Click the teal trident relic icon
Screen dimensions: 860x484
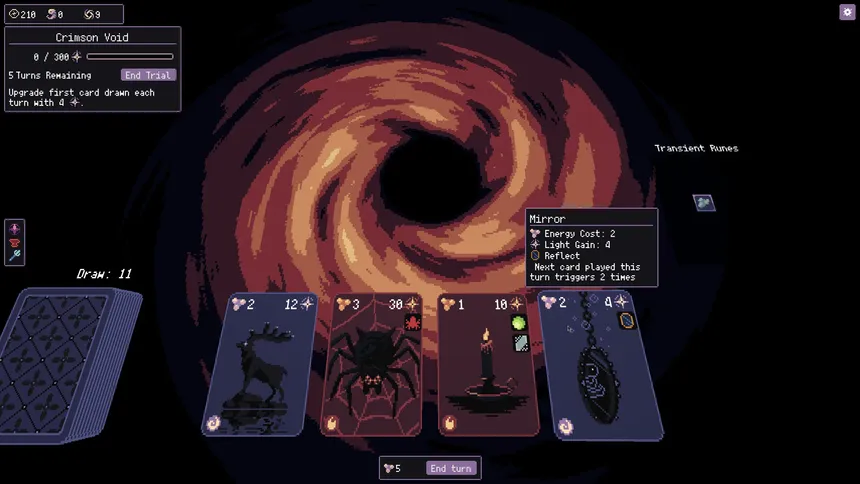pos(14,257)
